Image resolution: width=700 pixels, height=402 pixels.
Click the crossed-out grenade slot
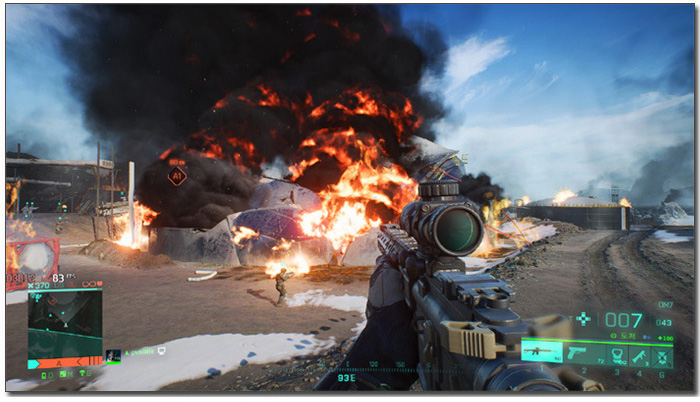click(x=661, y=353)
